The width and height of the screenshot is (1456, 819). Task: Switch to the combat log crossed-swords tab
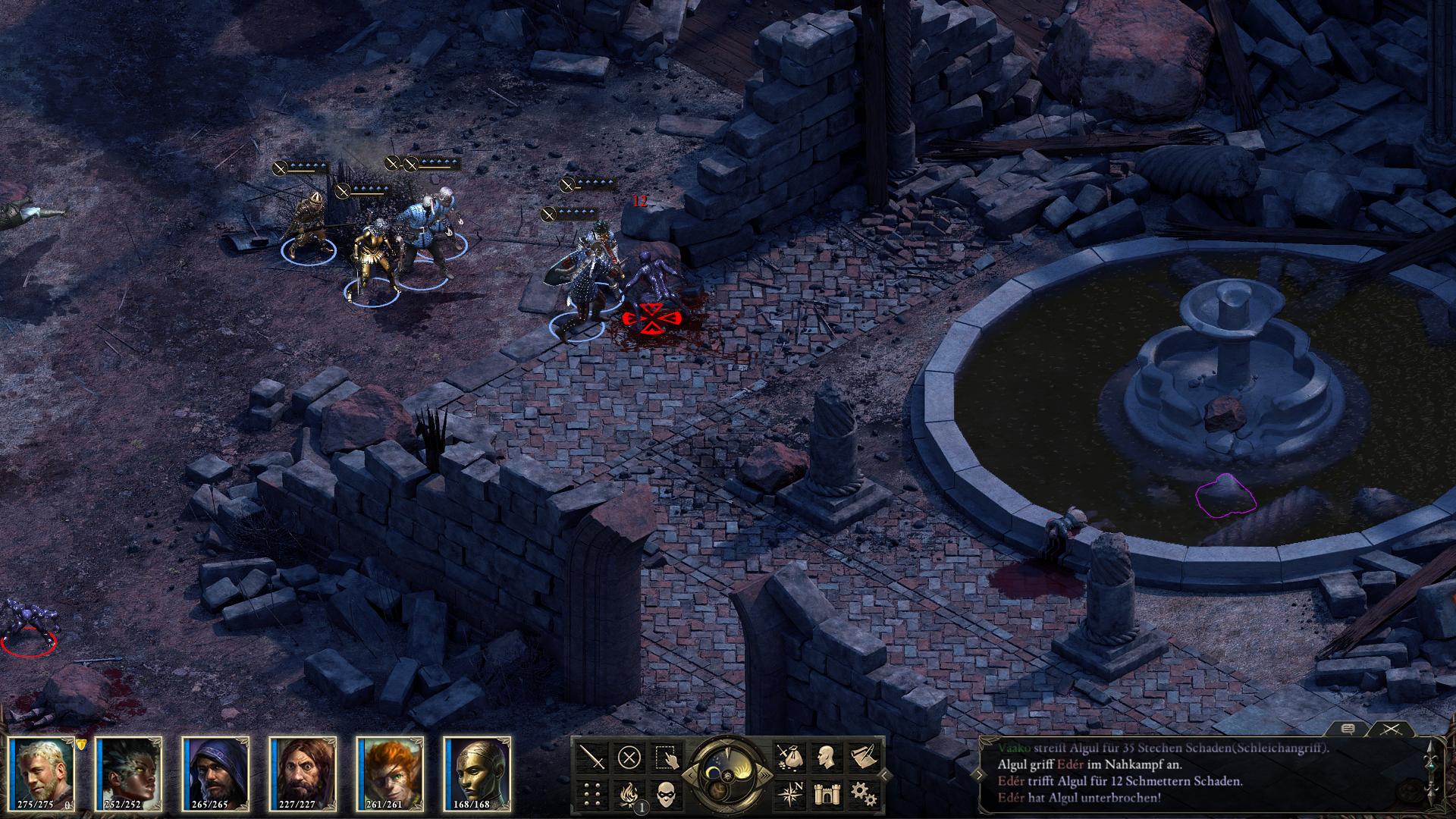tap(1390, 729)
